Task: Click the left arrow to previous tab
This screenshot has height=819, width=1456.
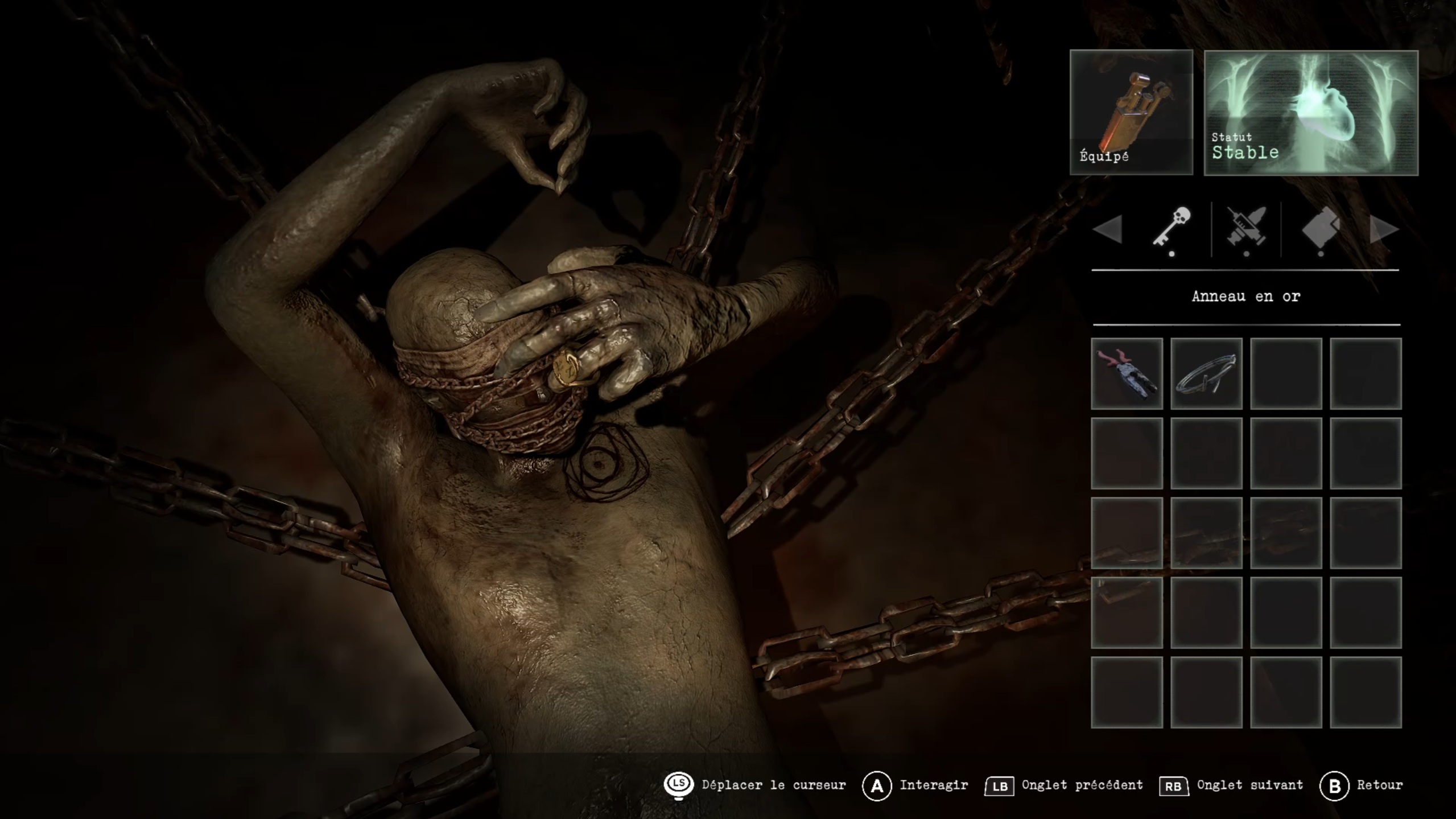Action: 1108,229
